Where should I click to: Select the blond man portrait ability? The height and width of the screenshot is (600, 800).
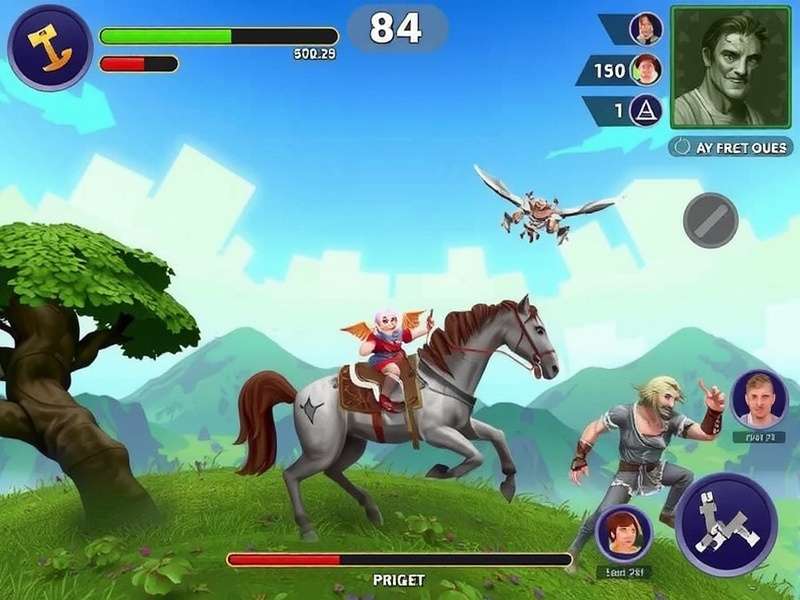759,399
